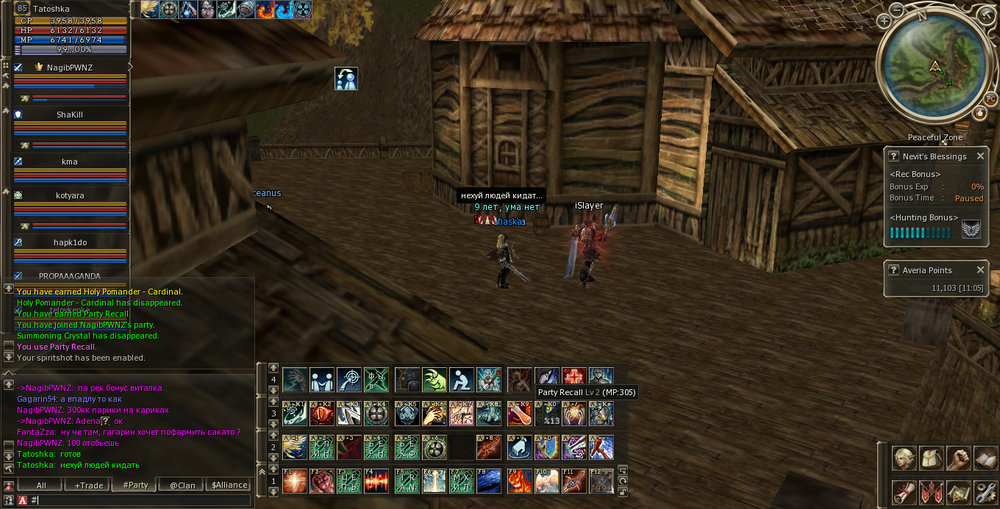Select party member ShaKill
1000x509 pixels.
tap(70, 114)
